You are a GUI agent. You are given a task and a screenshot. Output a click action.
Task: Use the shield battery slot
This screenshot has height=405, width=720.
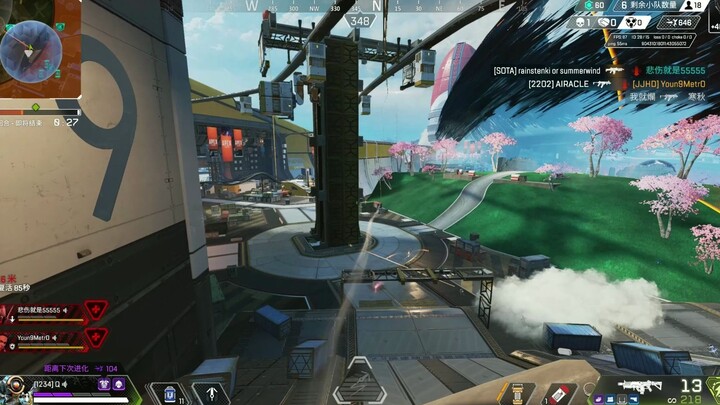point(517,393)
